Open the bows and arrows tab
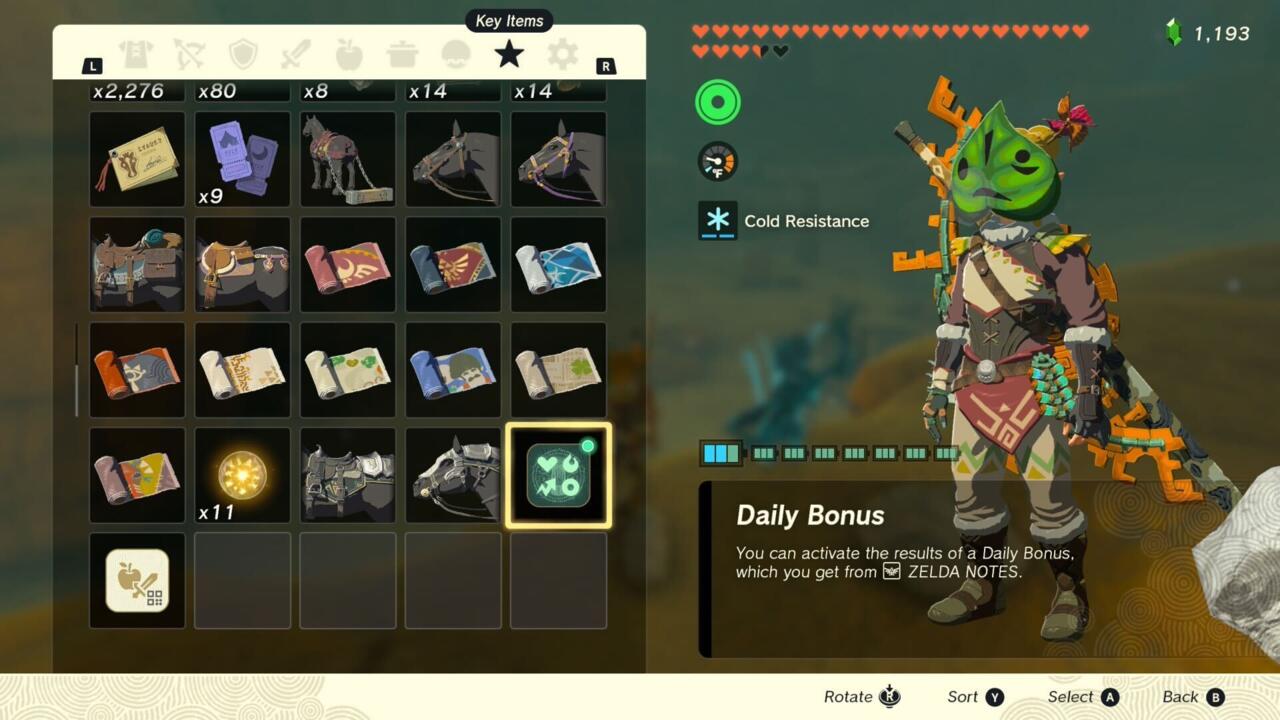This screenshot has height=720, width=1280. click(189, 54)
